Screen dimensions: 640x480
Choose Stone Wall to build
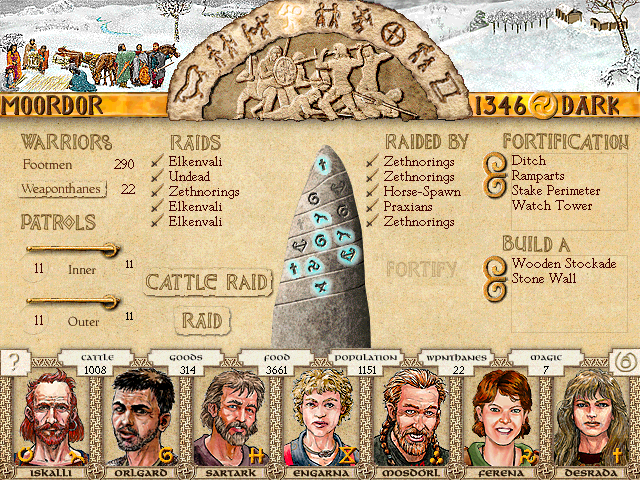coord(541,279)
